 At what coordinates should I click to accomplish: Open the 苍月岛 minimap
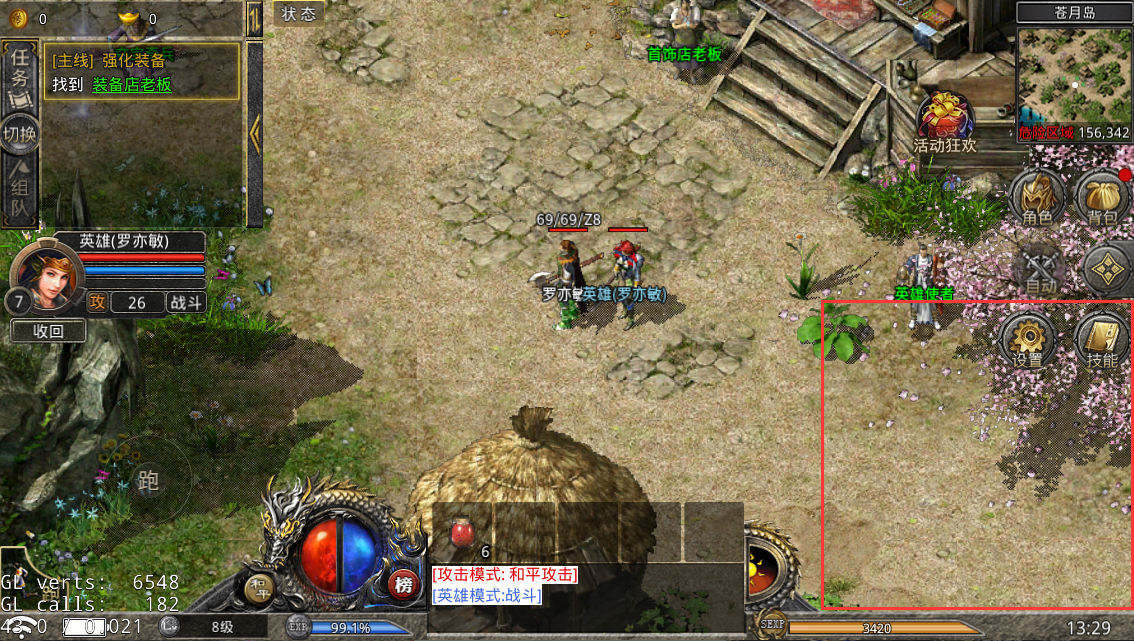click(1074, 78)
